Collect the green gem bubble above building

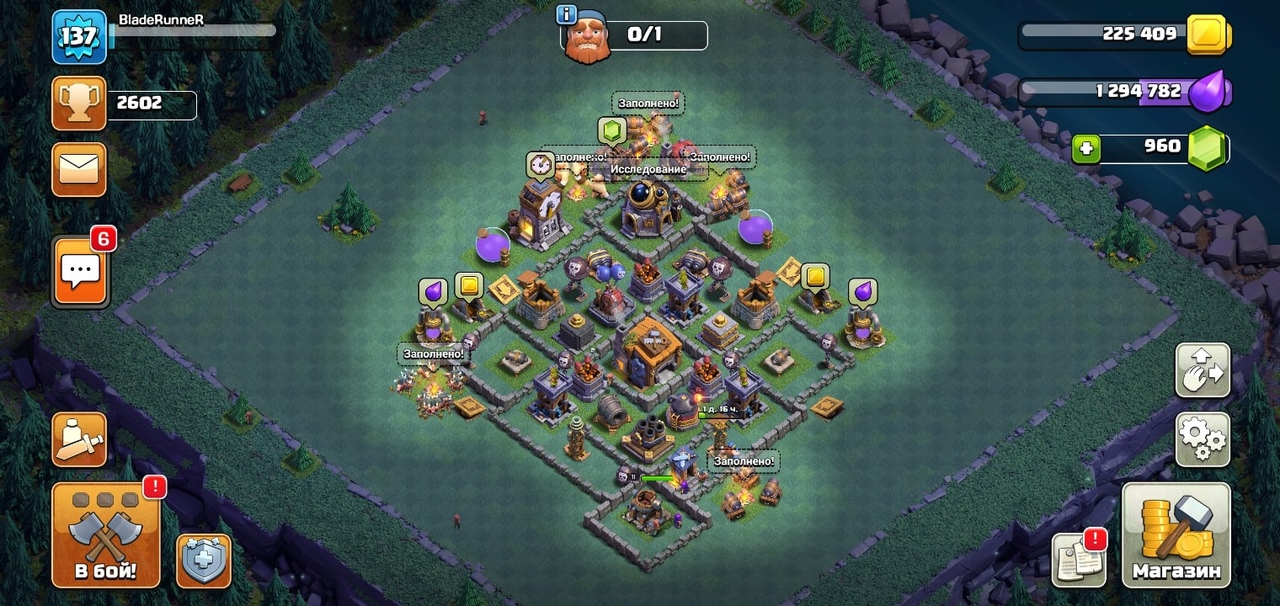pyautogui.click(x=612, y=130)
